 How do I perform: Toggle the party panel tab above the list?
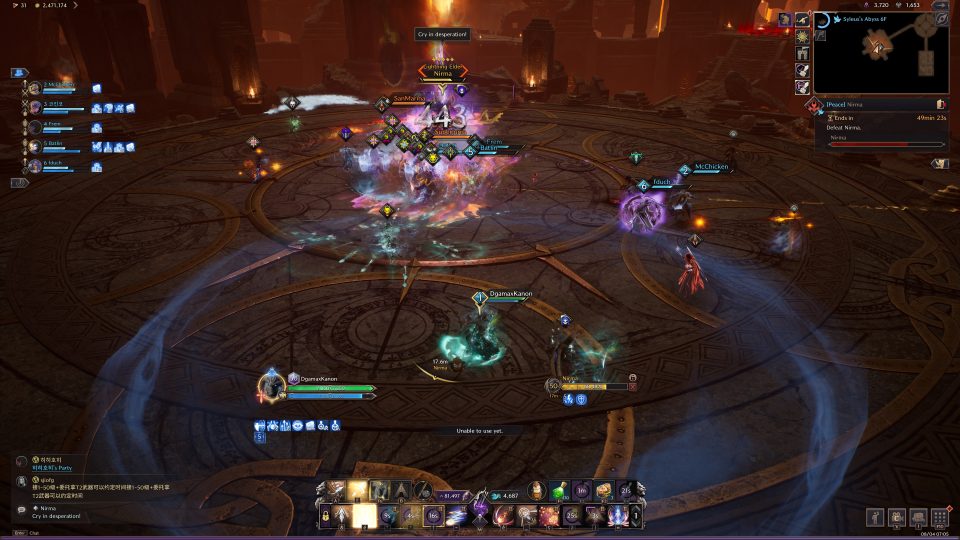[19, 73]
